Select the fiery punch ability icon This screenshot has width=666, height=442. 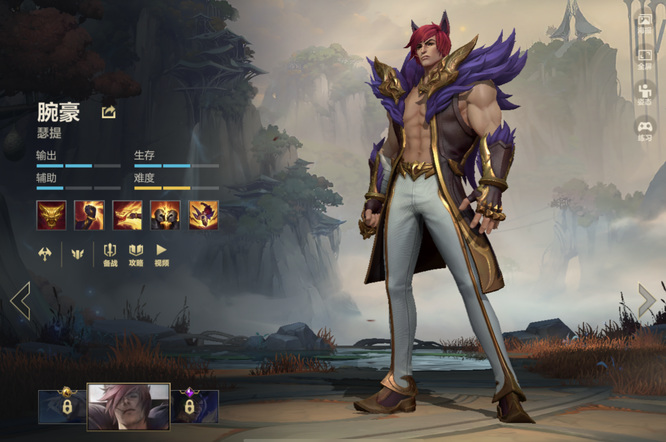click(x=127, y=215)
